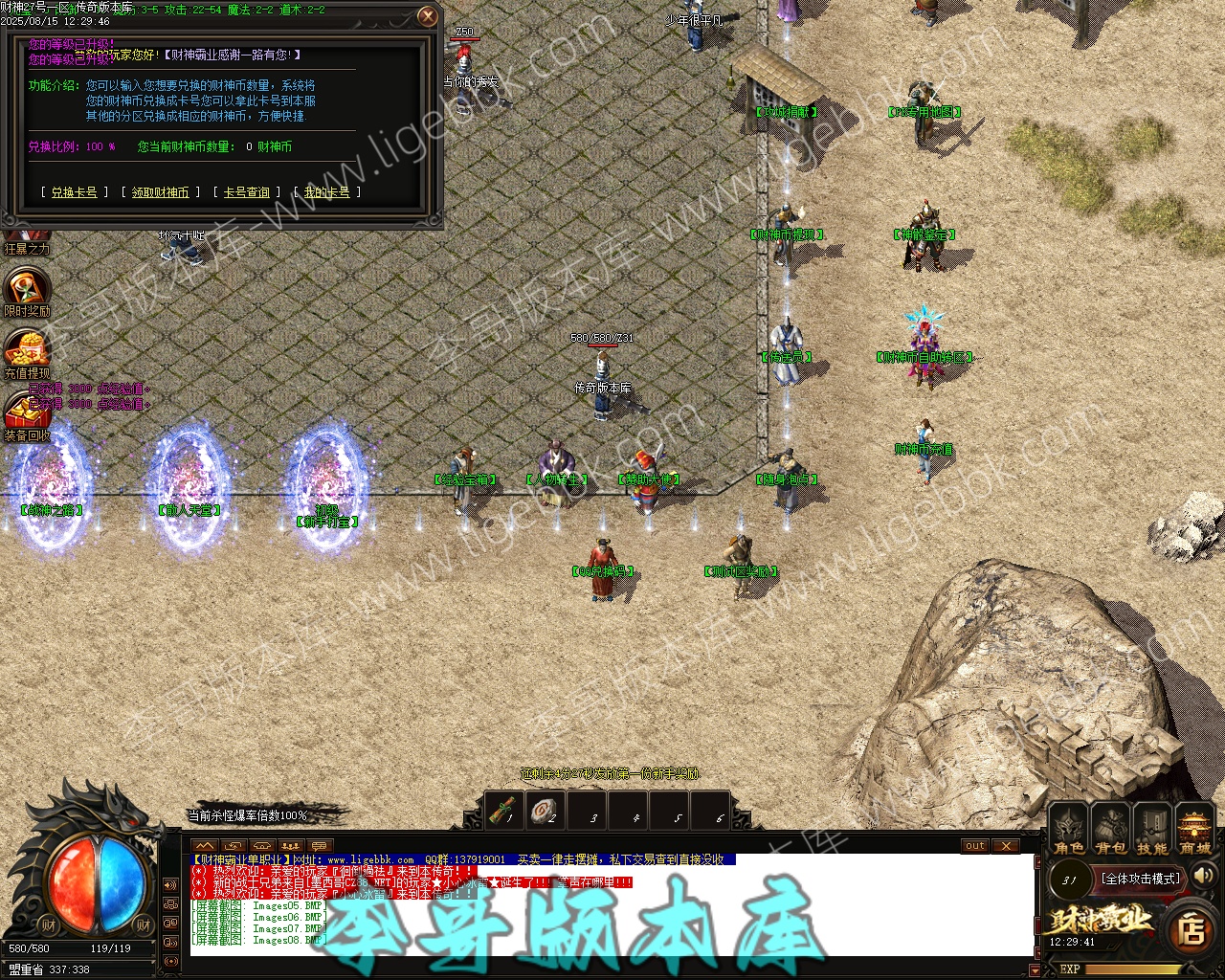Click the chat panel 'out' button
1225x980 pixels.
975,846
